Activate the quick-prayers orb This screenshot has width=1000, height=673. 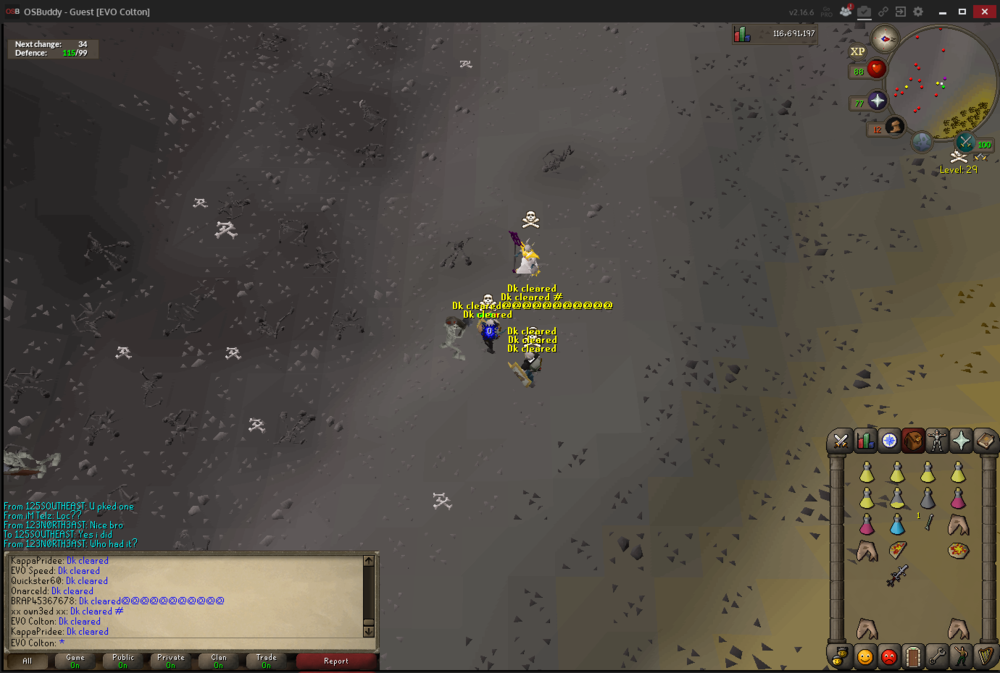[x=877, y=102]
